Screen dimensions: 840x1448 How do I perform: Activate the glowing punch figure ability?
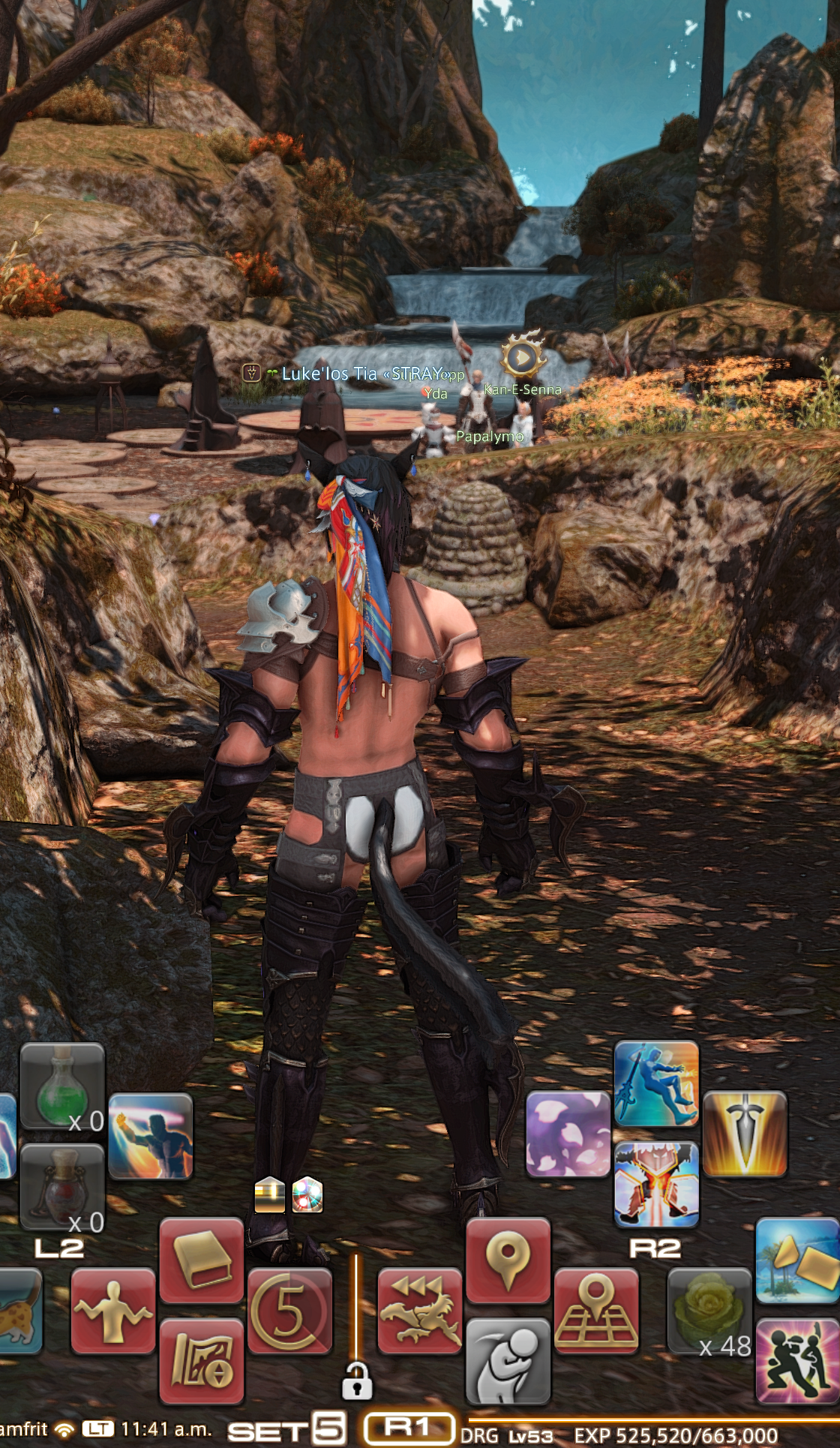pos(150,1135)
